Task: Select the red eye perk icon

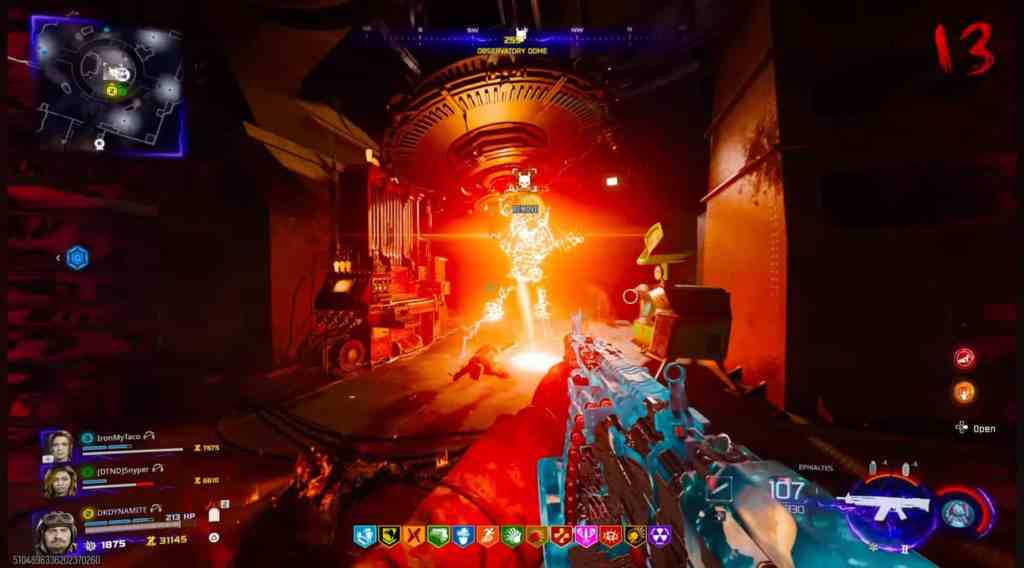Action: 610,536
